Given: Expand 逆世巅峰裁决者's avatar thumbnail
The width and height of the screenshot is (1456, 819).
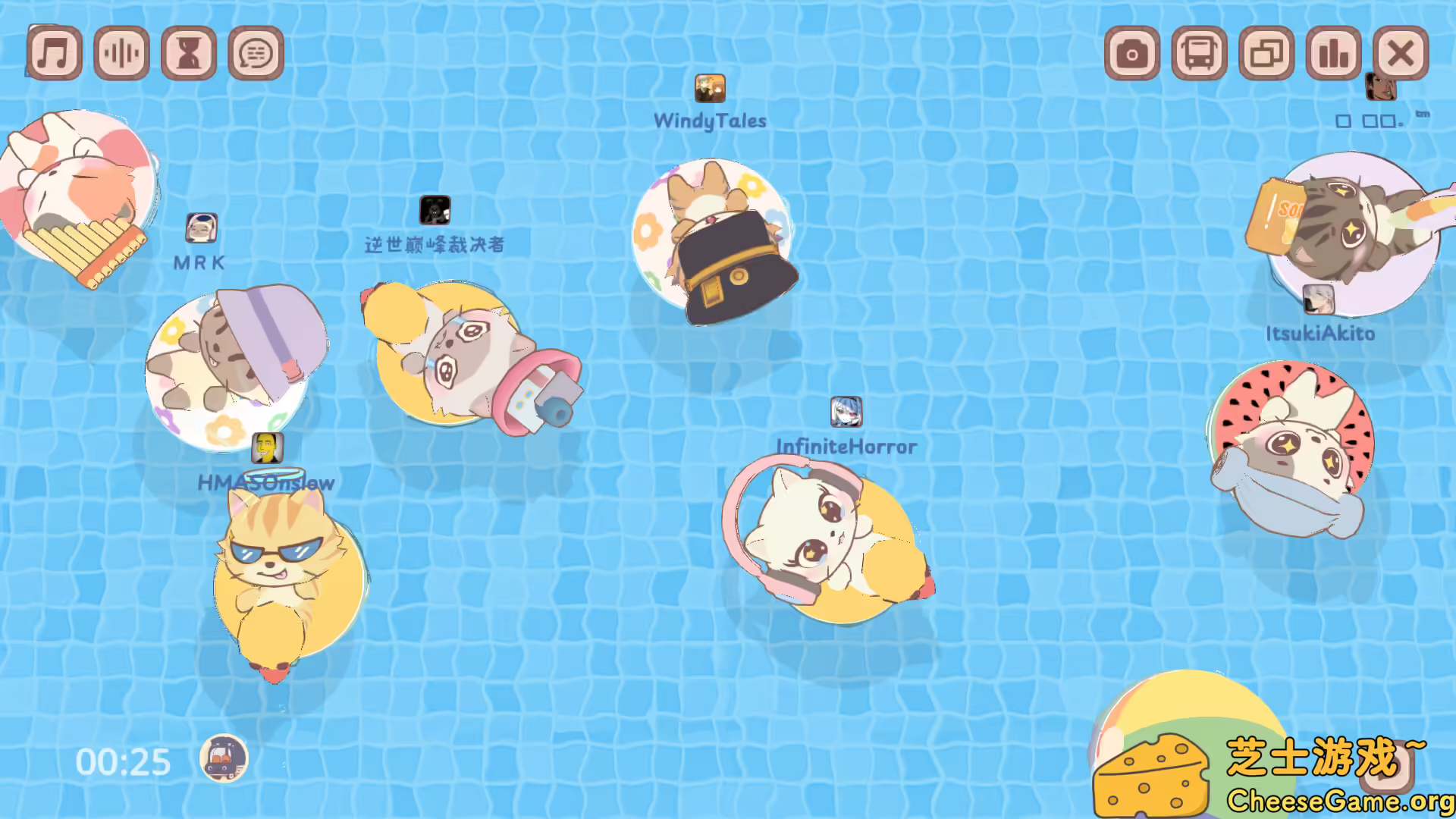Looking at the screenshot, I should [435, 209].
